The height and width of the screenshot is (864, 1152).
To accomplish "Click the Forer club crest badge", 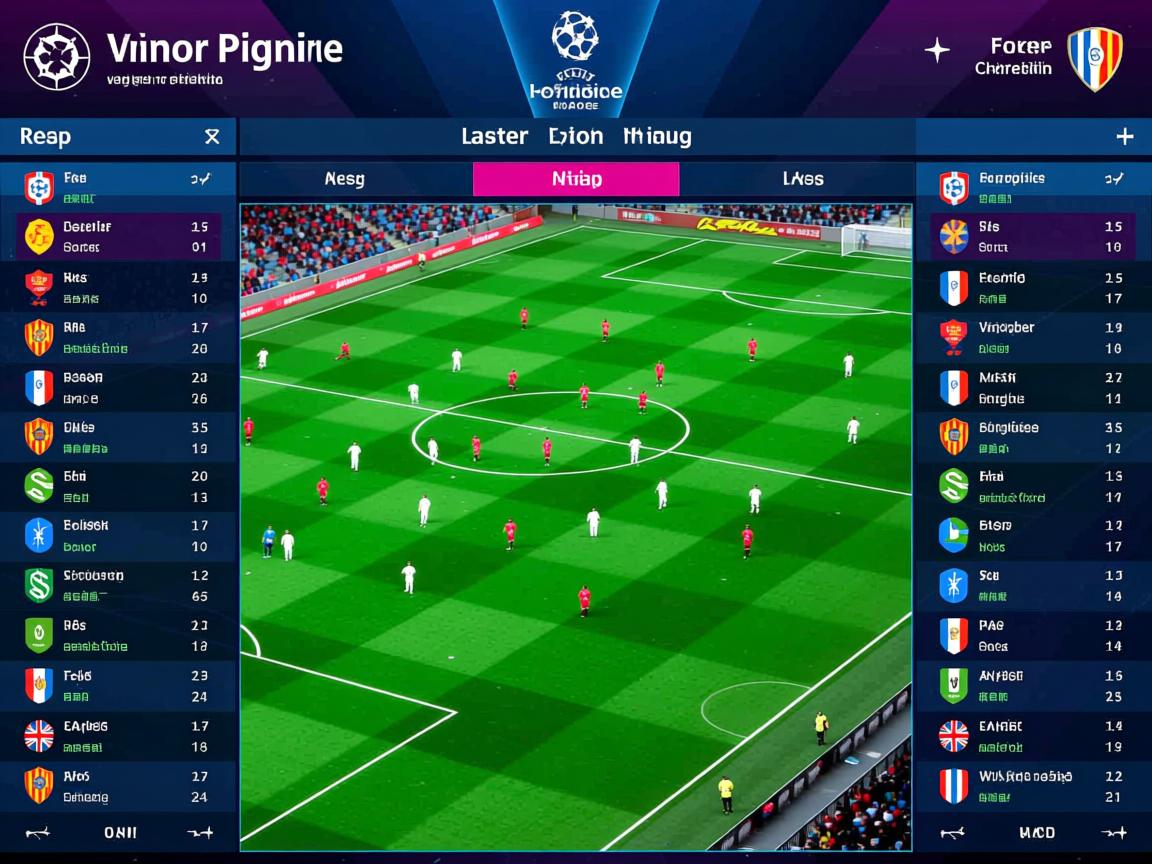I will [x=1094, y=59].
